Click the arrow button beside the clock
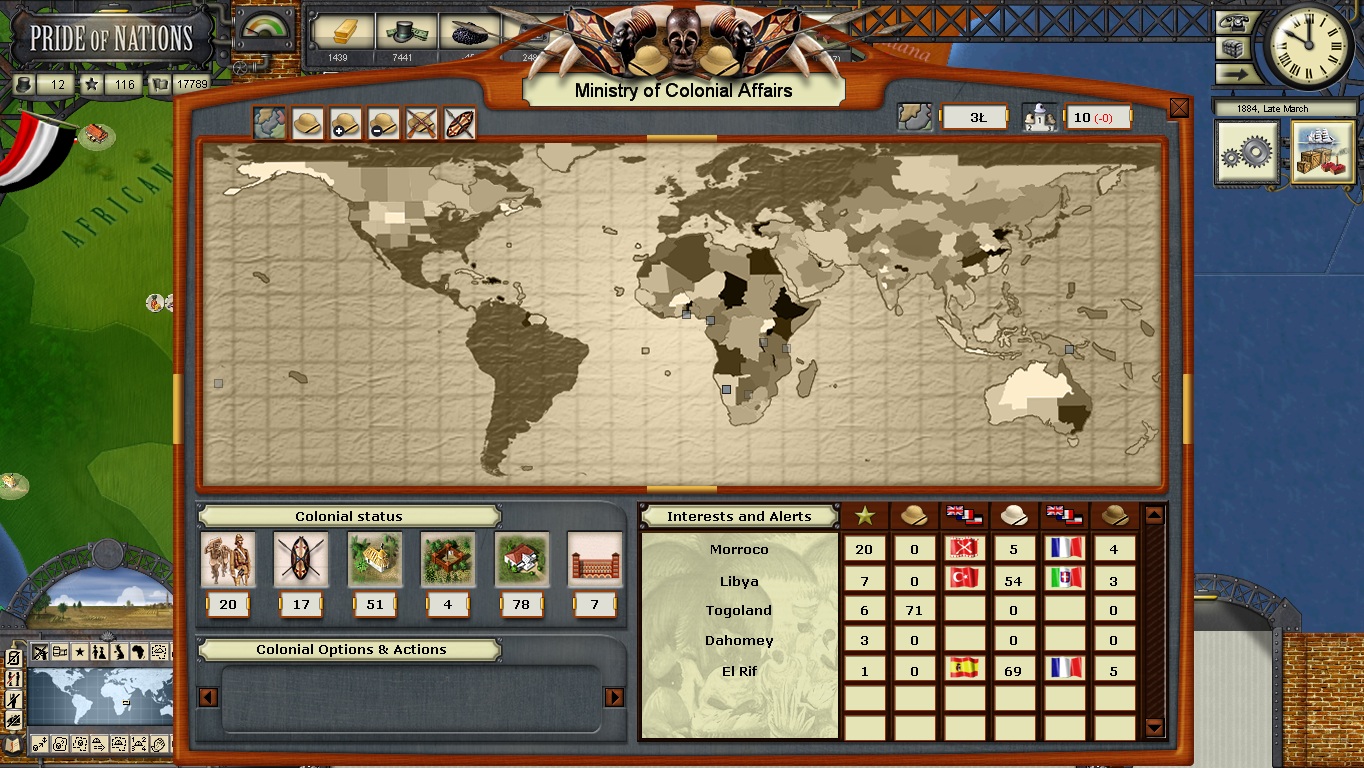 tap(1238, 73)
